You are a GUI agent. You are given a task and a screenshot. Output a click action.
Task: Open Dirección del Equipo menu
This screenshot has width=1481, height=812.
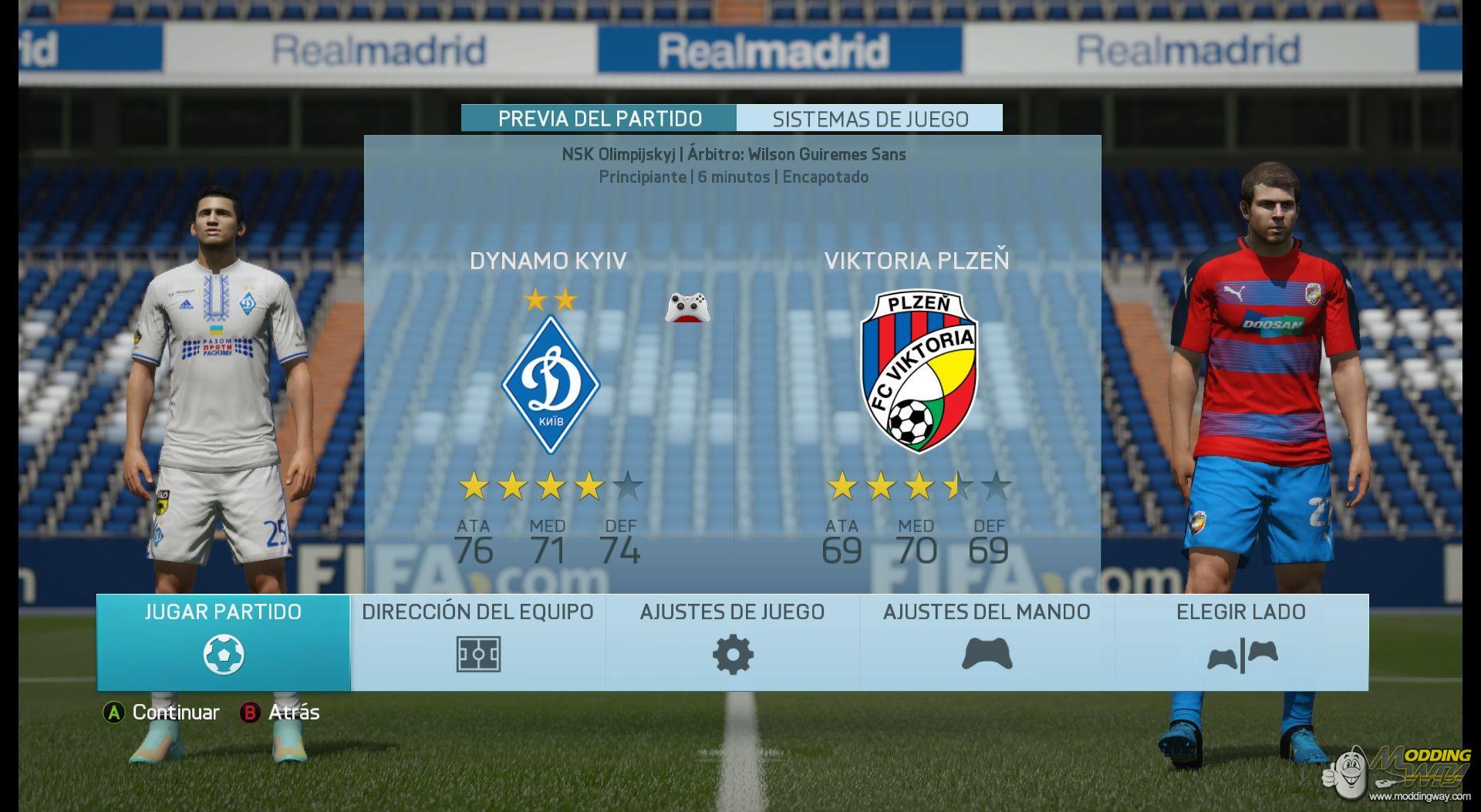(x=477, y=642)
